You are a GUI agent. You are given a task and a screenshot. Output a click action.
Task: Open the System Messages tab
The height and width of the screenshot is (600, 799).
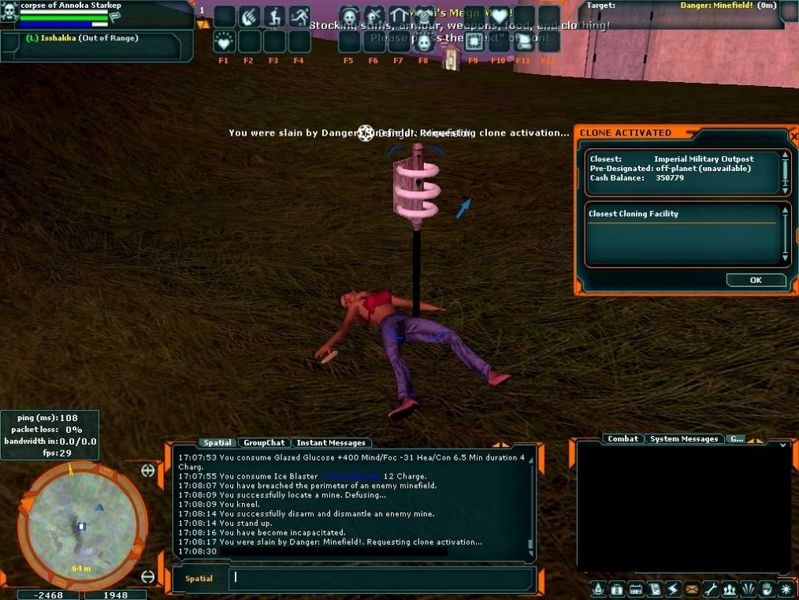point(684,439)
